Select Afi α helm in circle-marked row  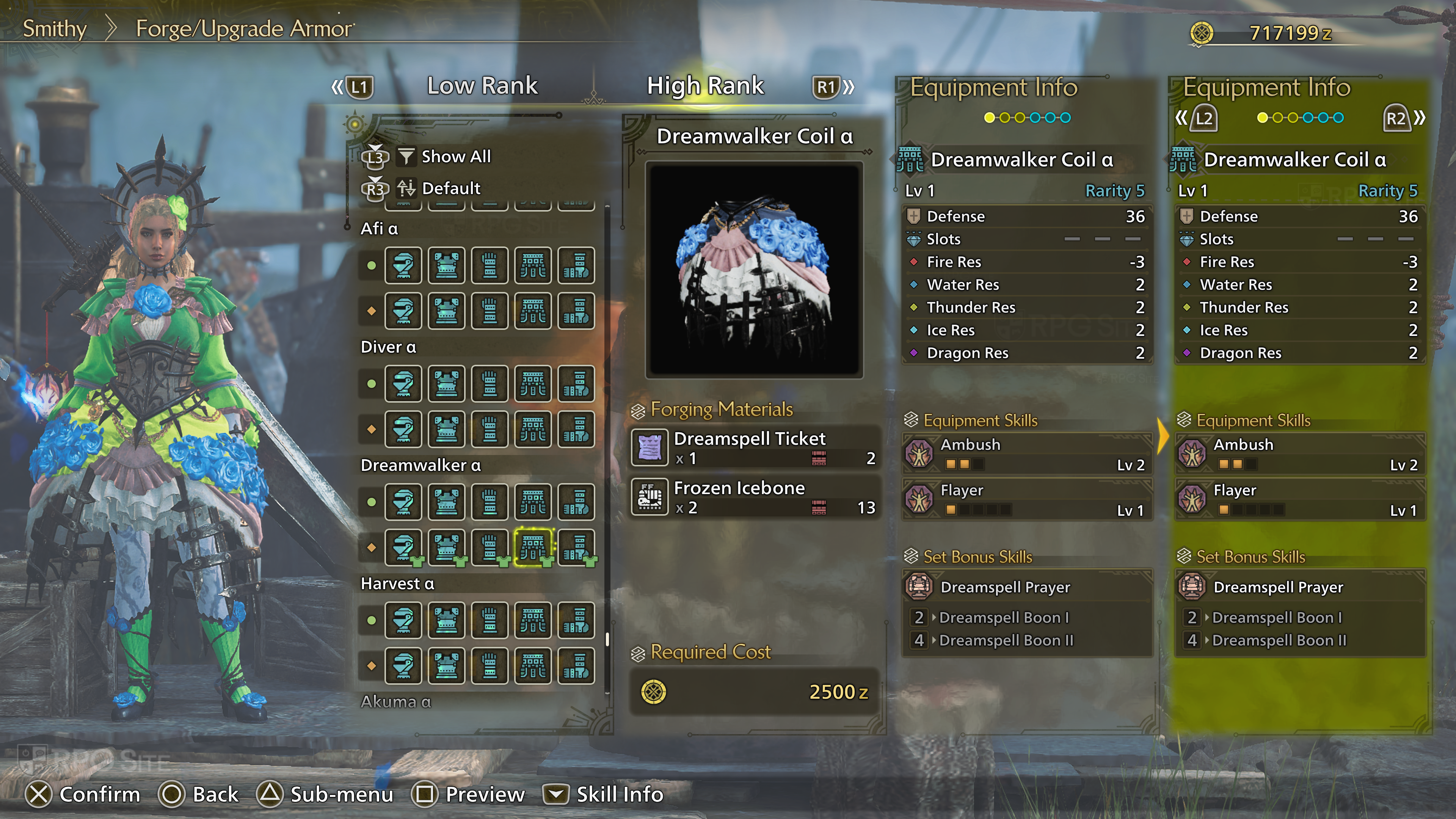[x=403, y=265]
